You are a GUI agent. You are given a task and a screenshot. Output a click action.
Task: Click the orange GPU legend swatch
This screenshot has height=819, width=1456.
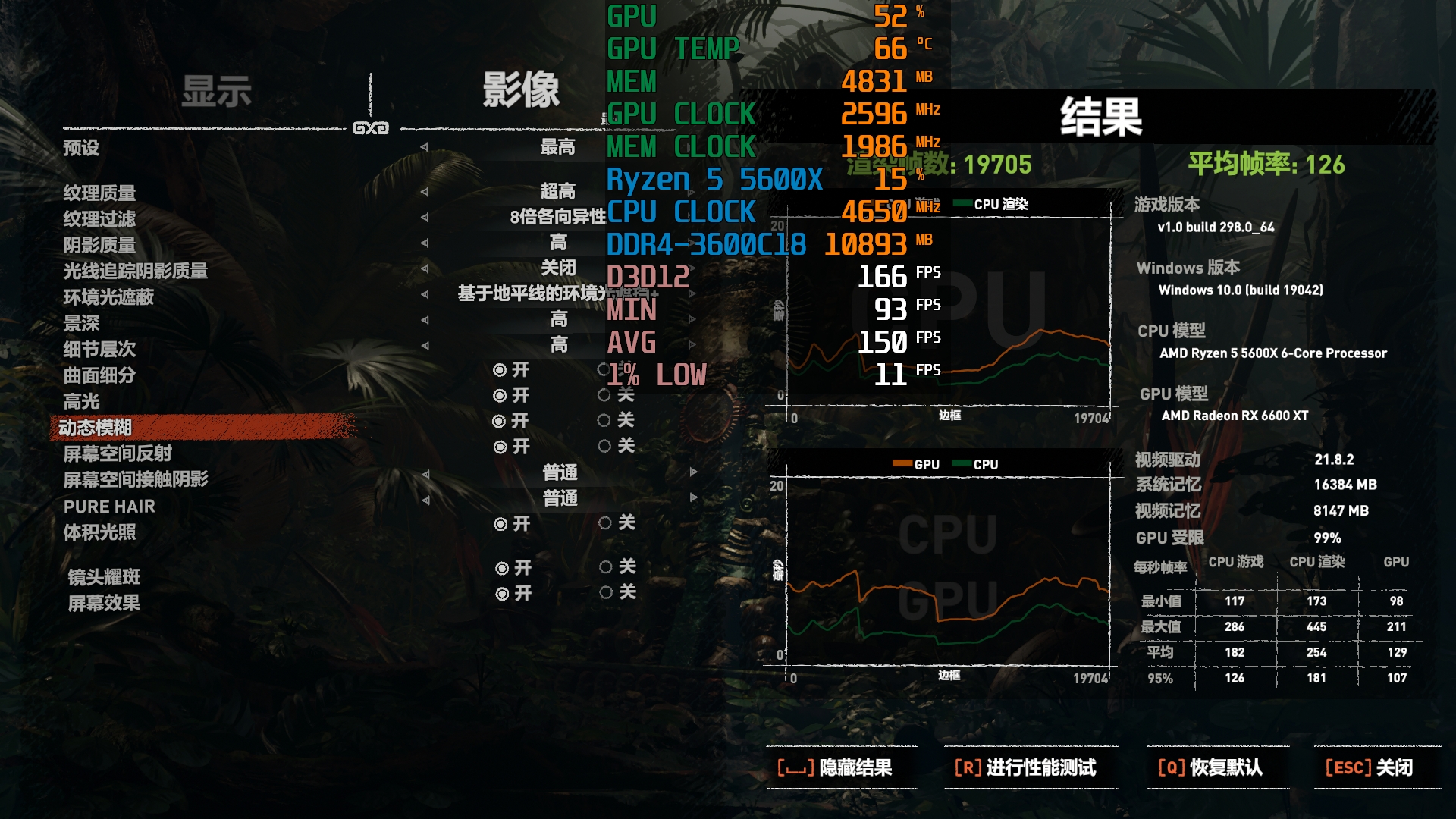pyautogui.click(x=903, y=463)
